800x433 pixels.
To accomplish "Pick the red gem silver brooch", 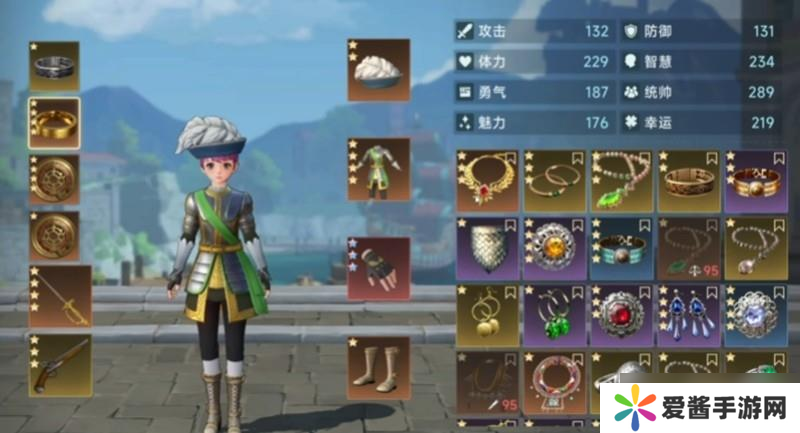I will click(x=621, y=313).
